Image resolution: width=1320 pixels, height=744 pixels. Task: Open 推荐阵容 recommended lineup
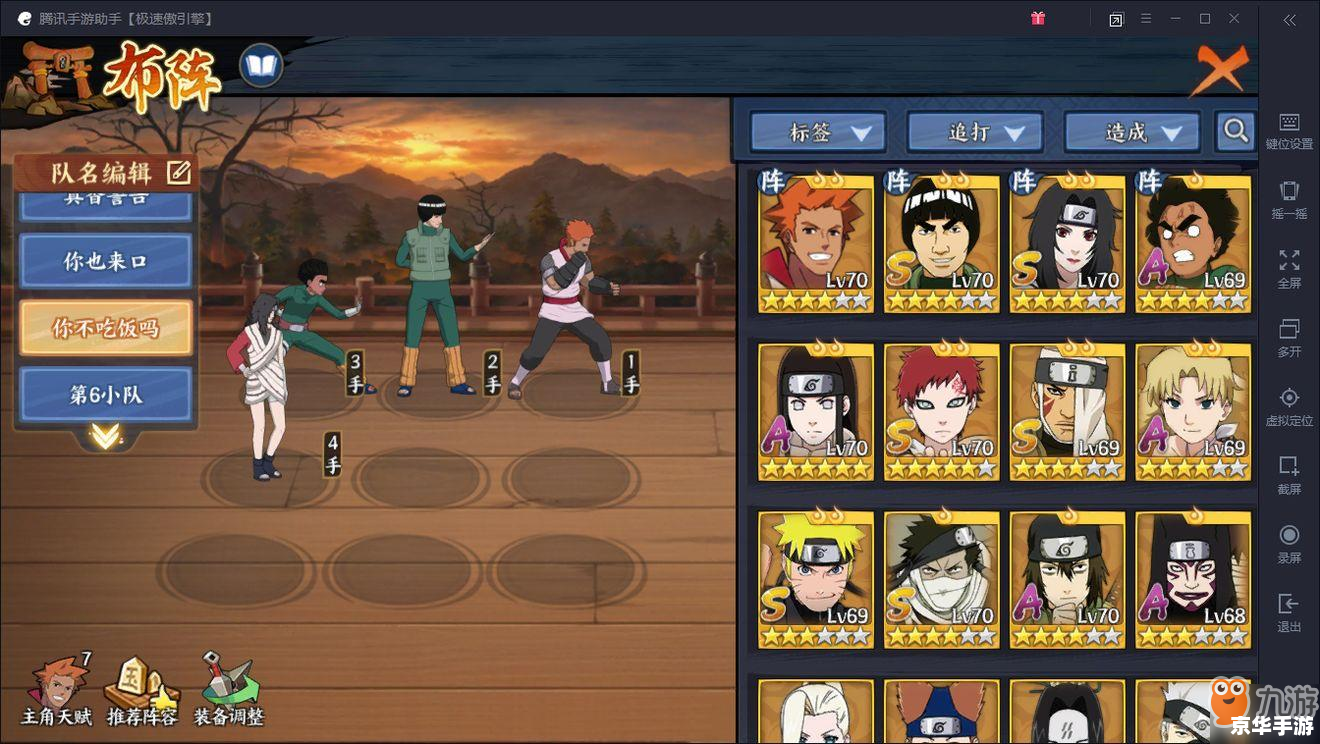[x=142, y=691]
